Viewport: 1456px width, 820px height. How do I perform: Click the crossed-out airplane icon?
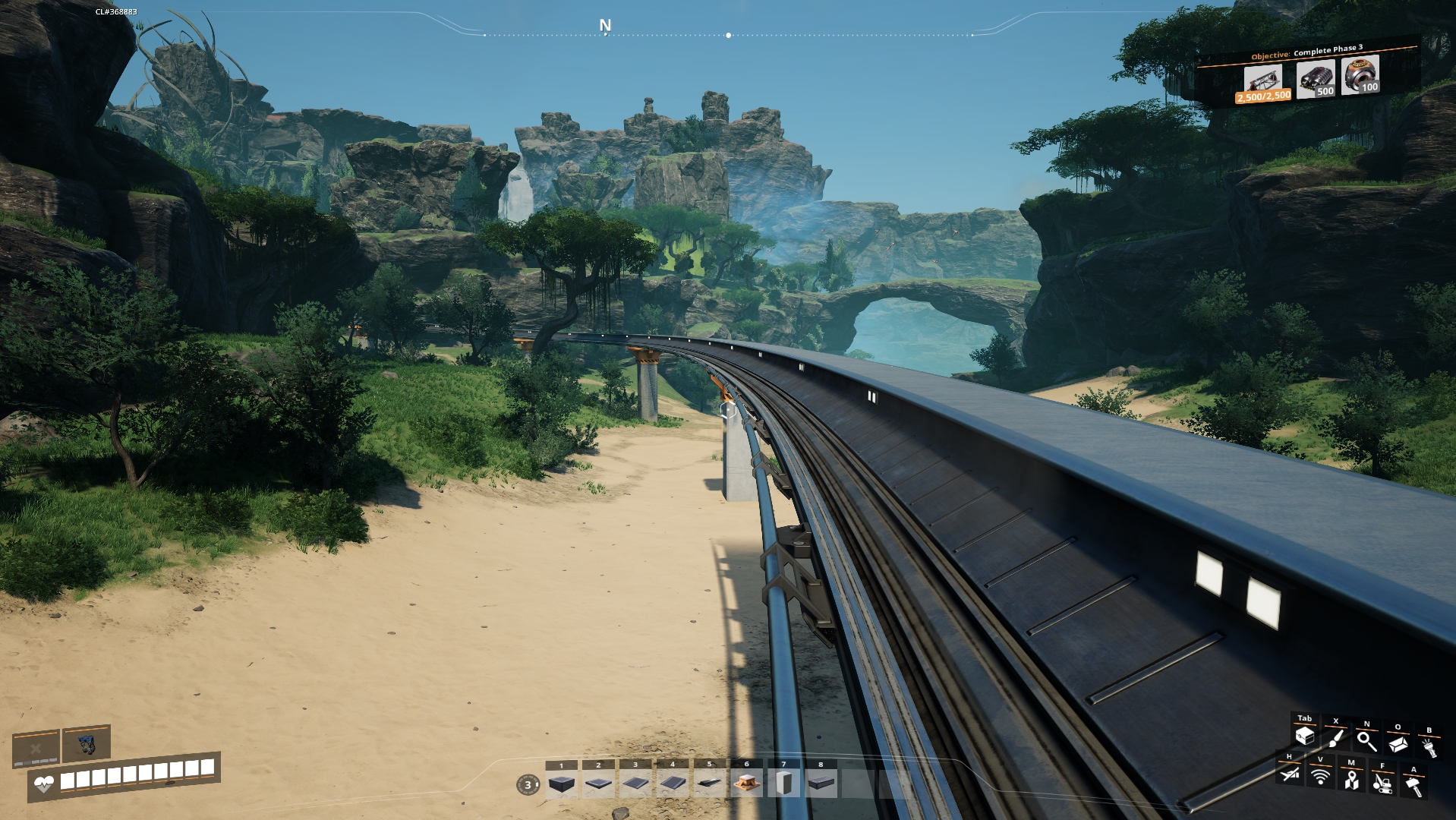click(x=1289, y=774)
